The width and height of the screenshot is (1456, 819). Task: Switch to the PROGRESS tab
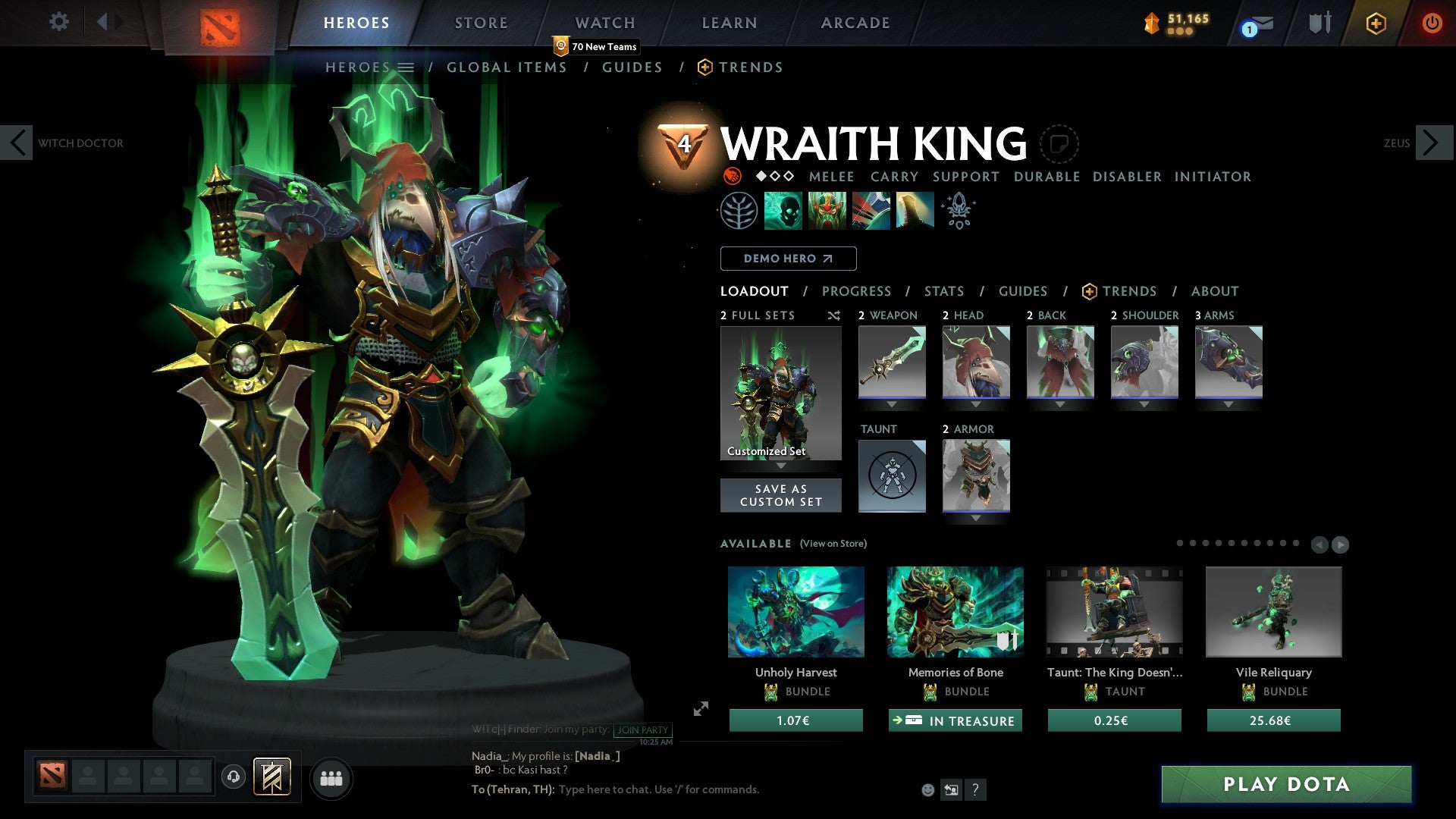point(857,291)
